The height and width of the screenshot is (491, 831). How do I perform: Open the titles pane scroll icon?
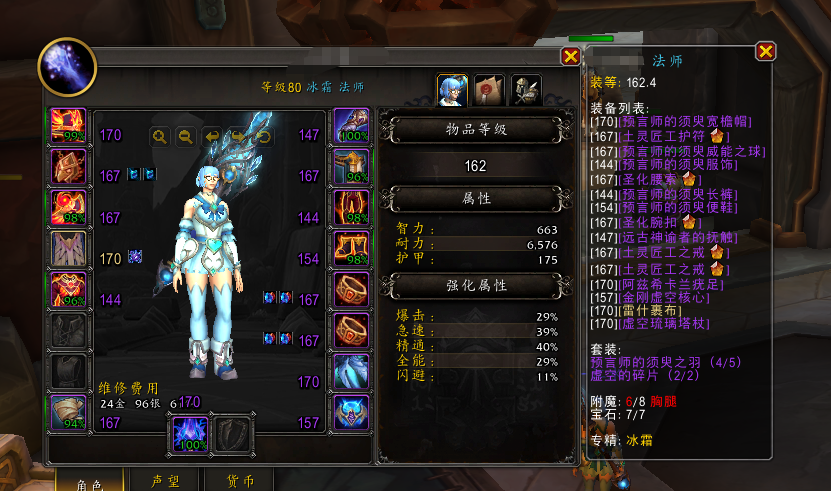point(490,91)
